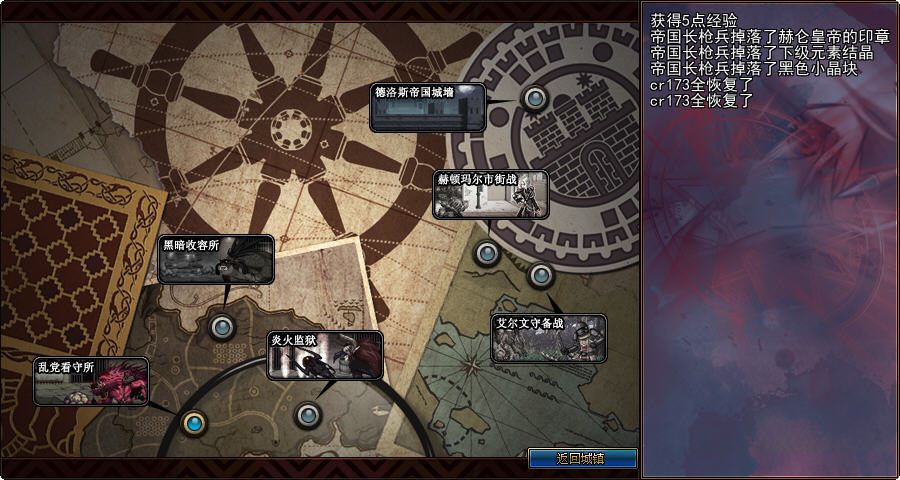Select the 乱党看守所 dungeon thumbnail
Image resolution: width=900 pixels, height=480 pixels.
[x=91, y=381]
